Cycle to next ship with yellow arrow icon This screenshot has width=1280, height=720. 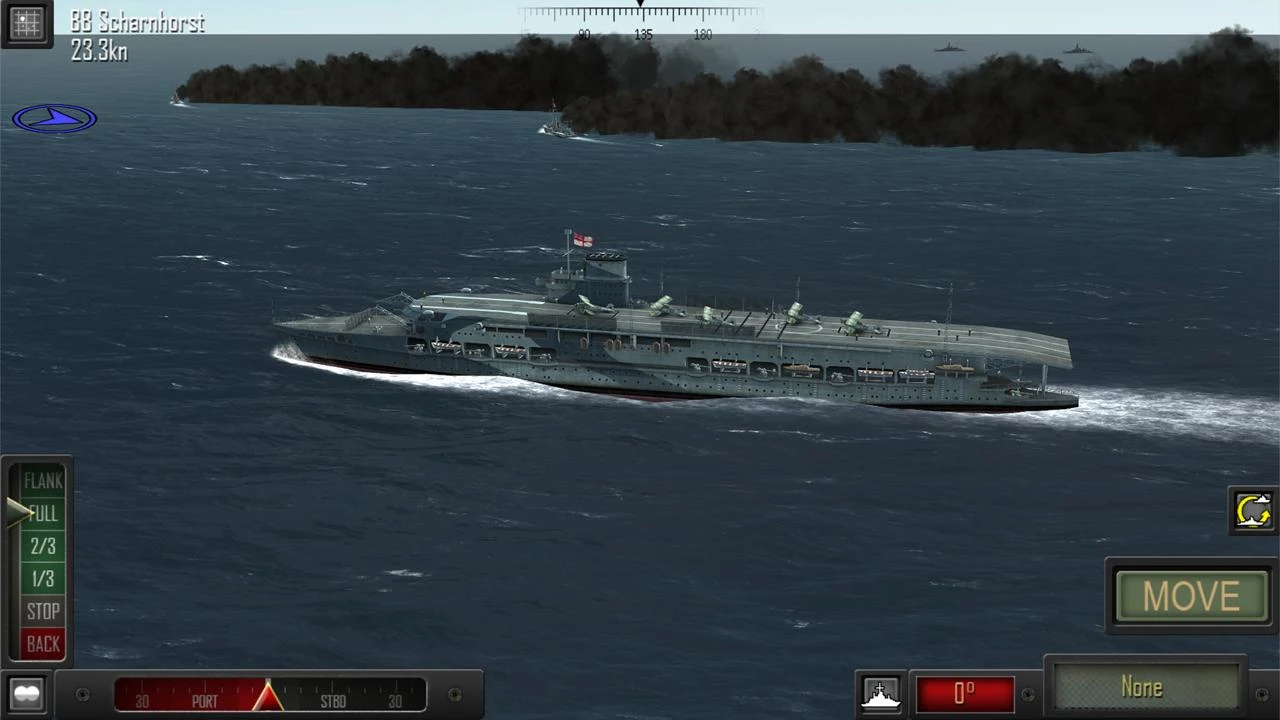[x=1253, y=511]
